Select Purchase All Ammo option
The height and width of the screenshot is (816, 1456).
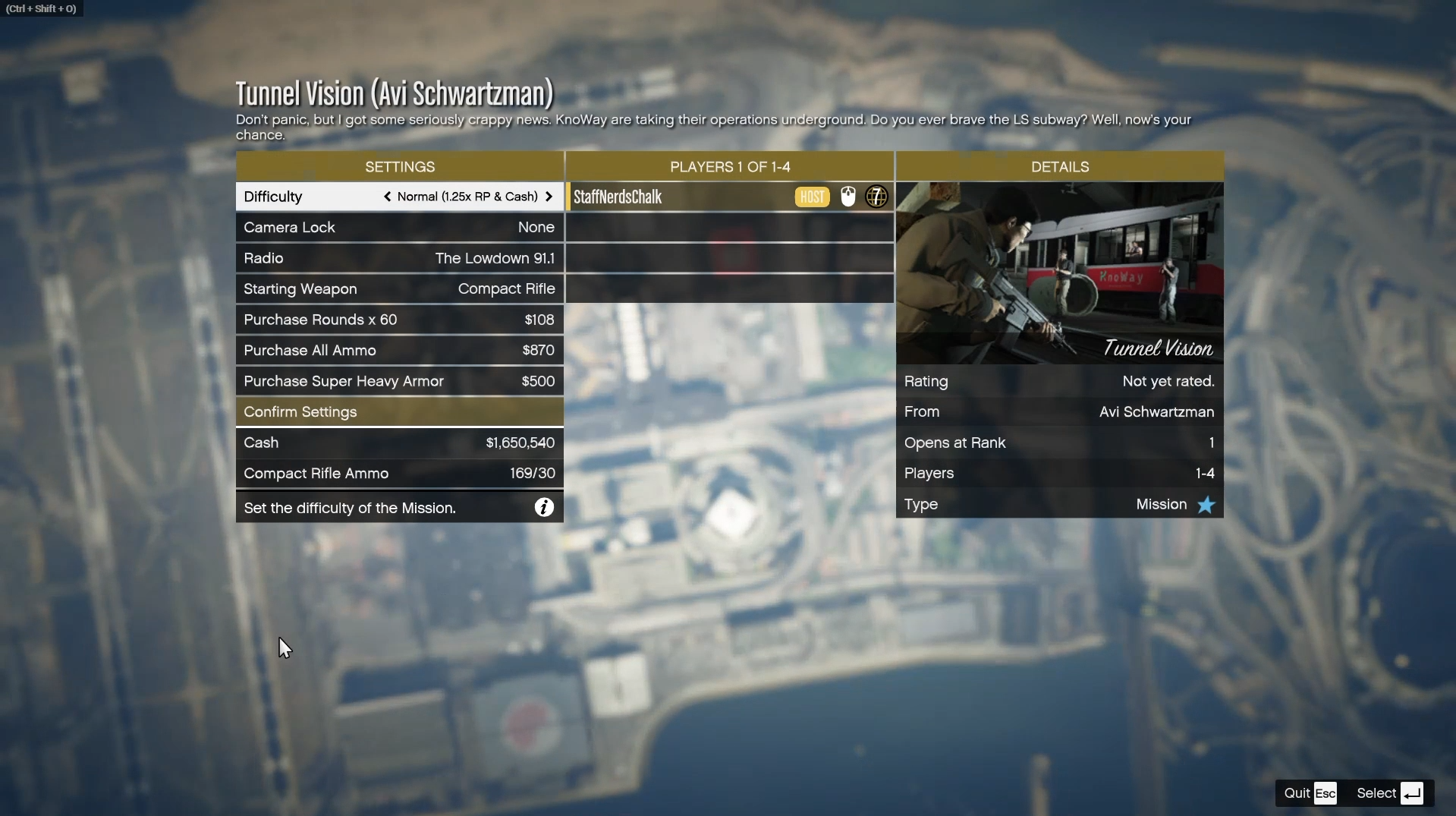tap(399, 351)
